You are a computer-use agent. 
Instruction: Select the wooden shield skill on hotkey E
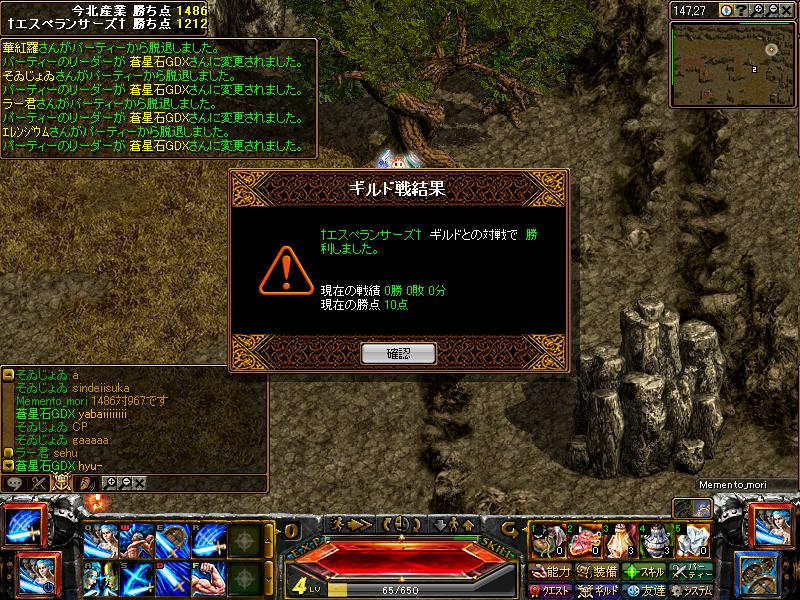point(171,541)
